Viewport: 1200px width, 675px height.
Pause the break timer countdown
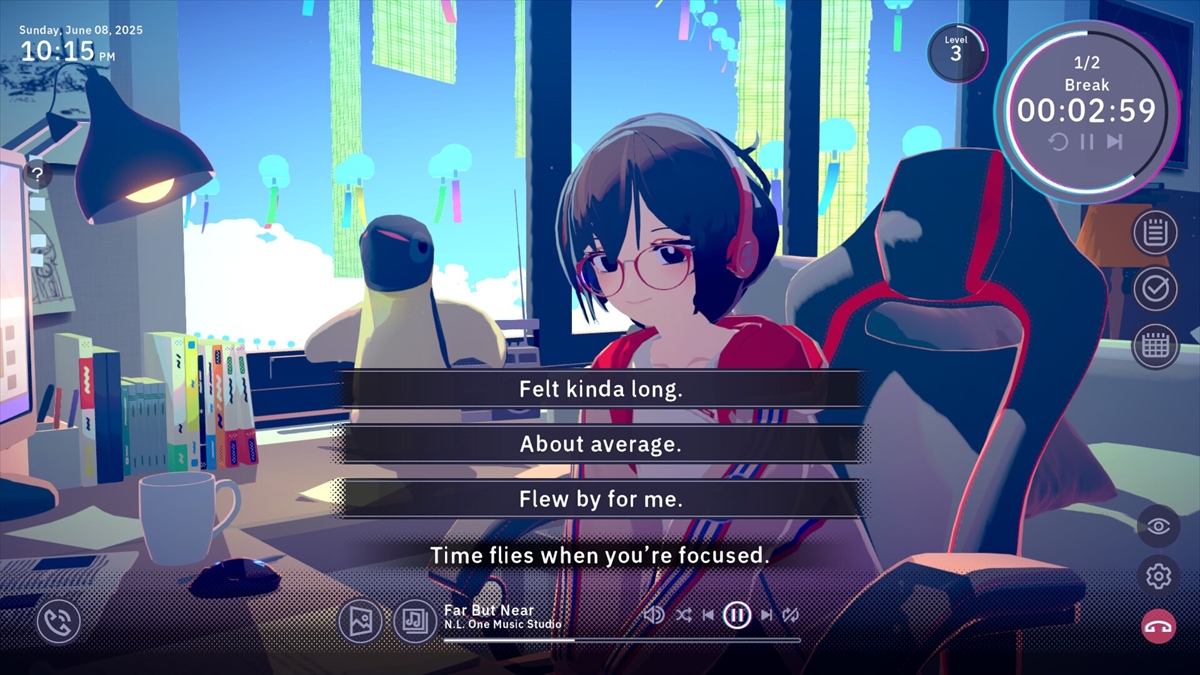tap(1087, 142)
